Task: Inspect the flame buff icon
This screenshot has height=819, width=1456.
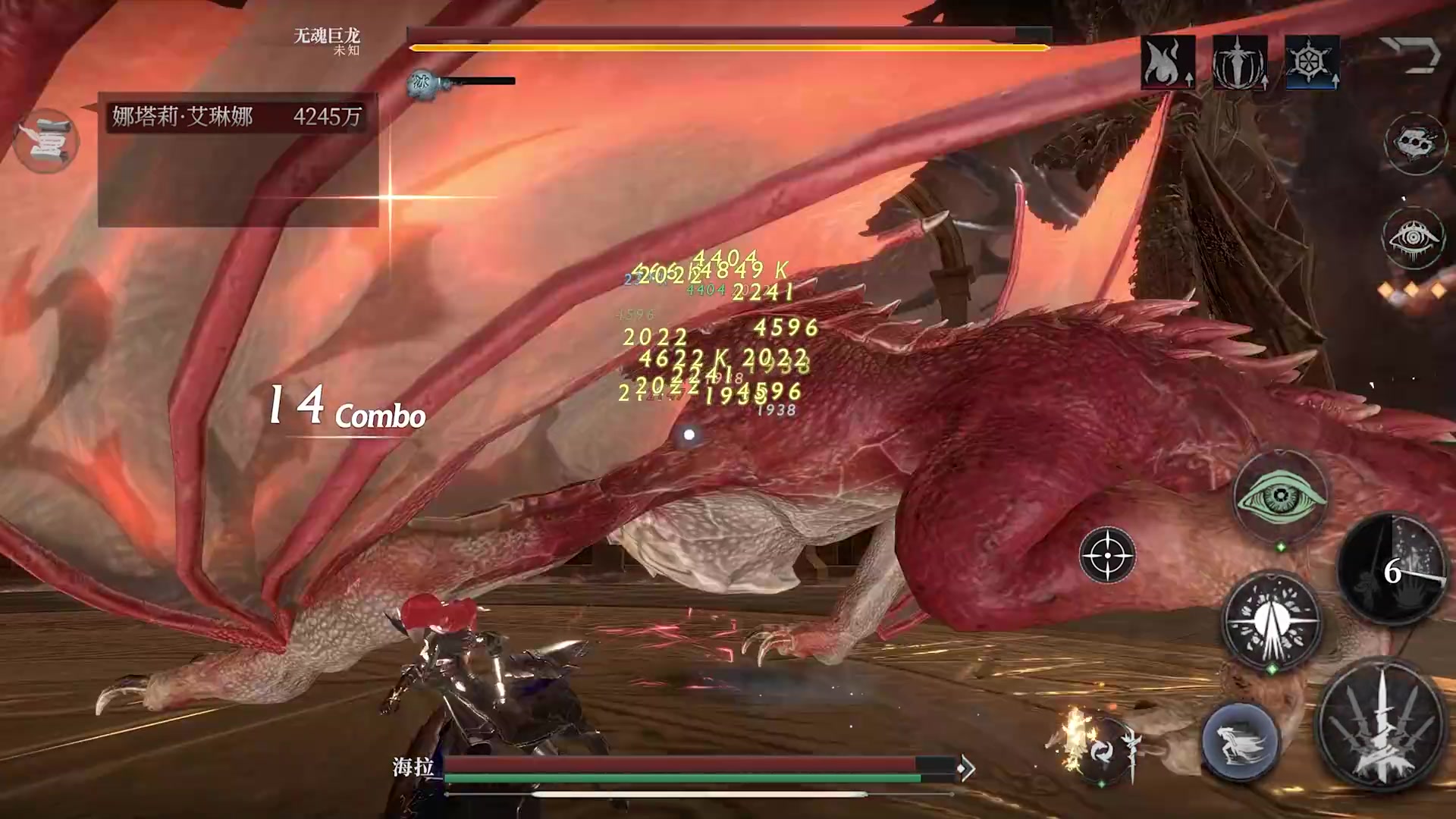Action: click(x=1167, y=62)
